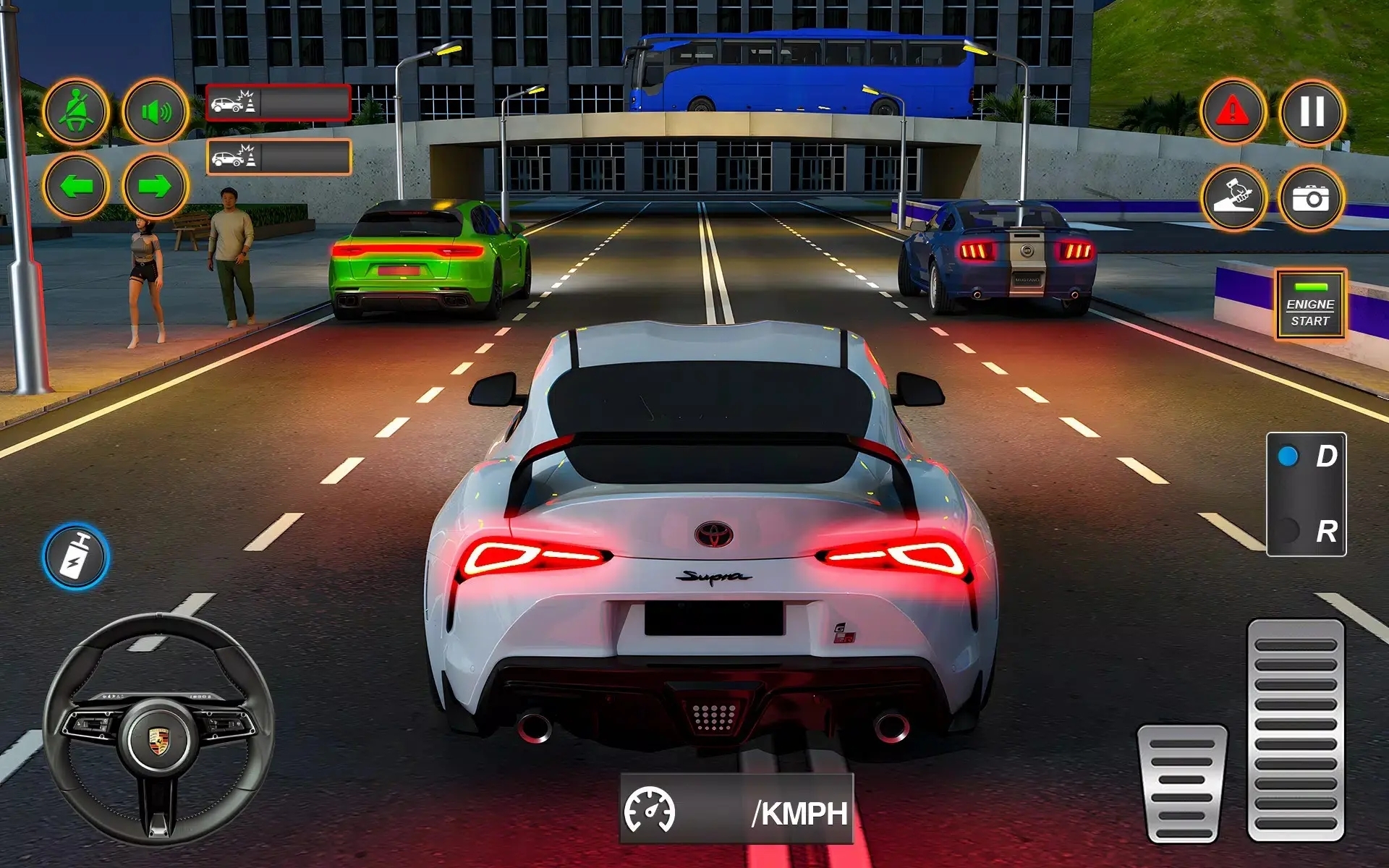Toggle the seatbelt button
The height and width of the screenshot is (868, 1389).
75,112
